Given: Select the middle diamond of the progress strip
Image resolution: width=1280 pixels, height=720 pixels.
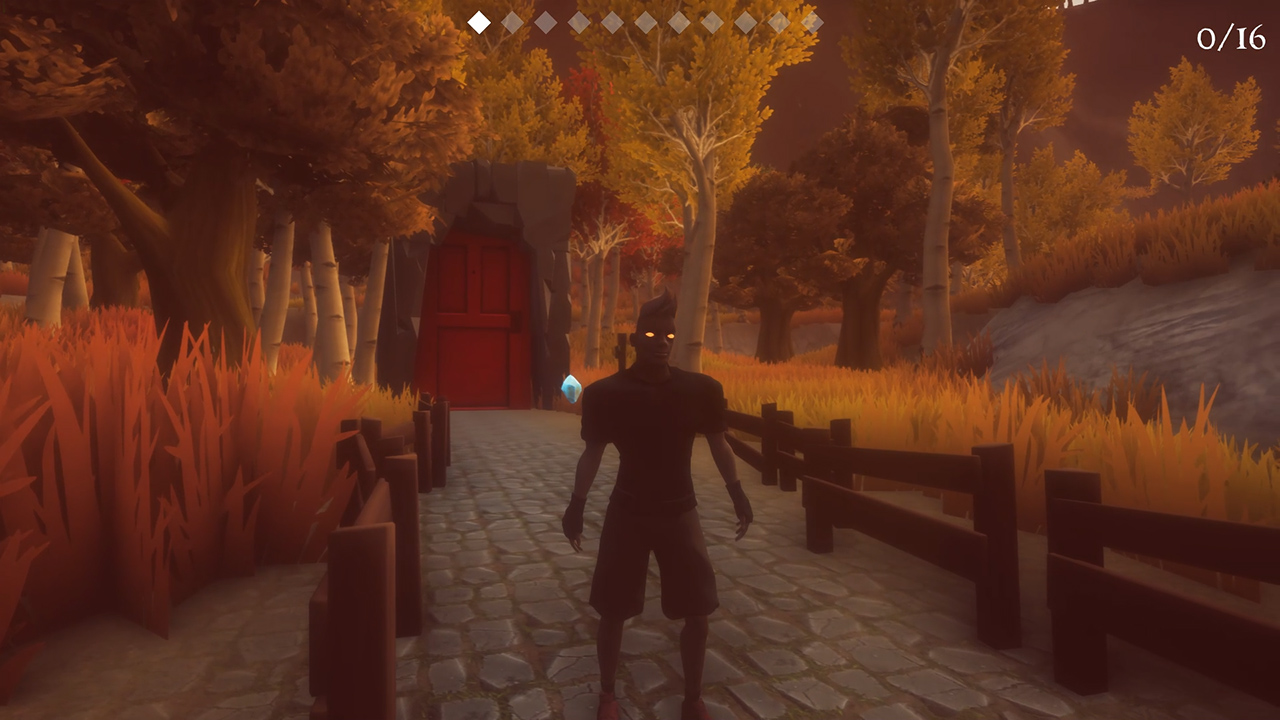Looking at the screenshot, I should tap(645, 20).
